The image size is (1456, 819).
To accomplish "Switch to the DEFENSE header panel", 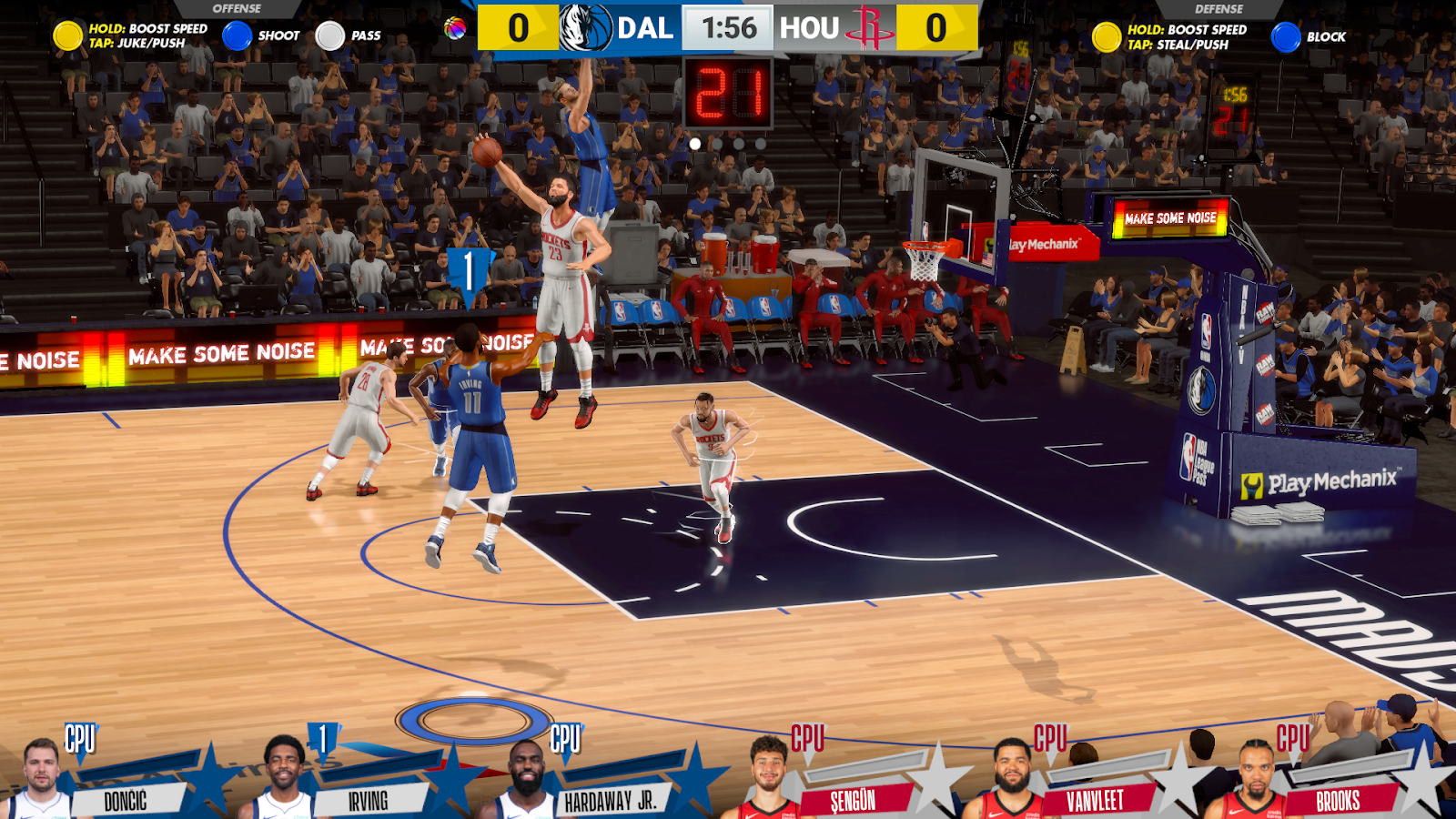I will click(1218, 6).
